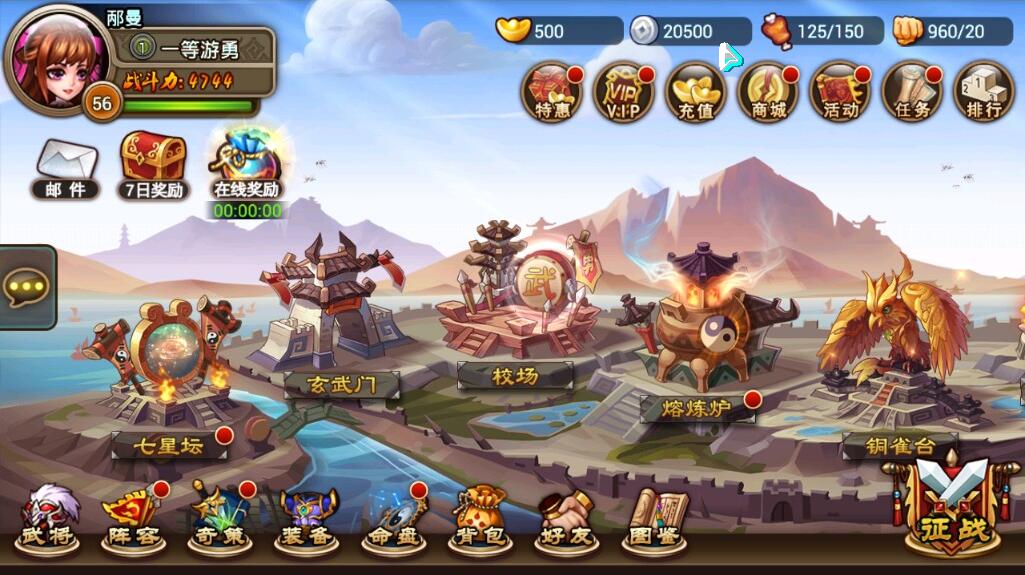Open the 阵容 lineup menu
Viewport: 1025px width, 575px height.
(133, 520)
